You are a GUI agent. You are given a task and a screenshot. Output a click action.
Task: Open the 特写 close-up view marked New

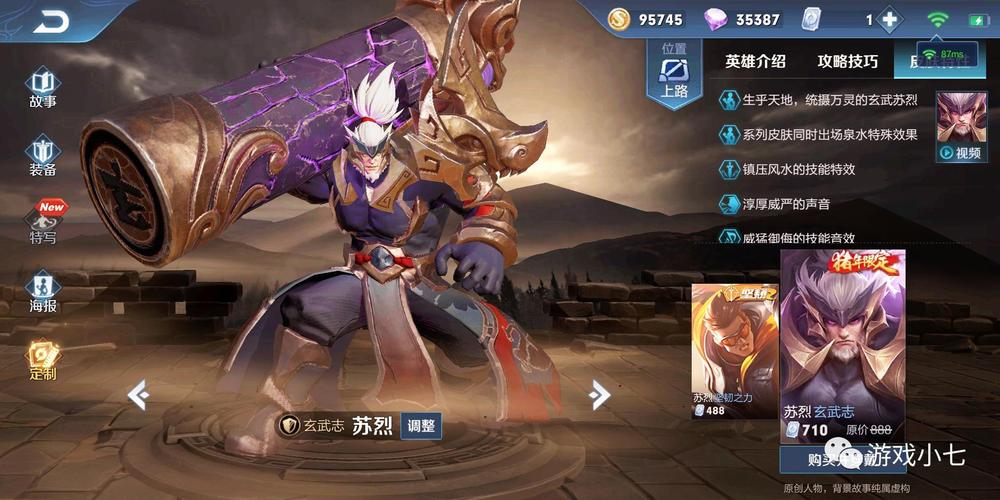pos(43,224)
